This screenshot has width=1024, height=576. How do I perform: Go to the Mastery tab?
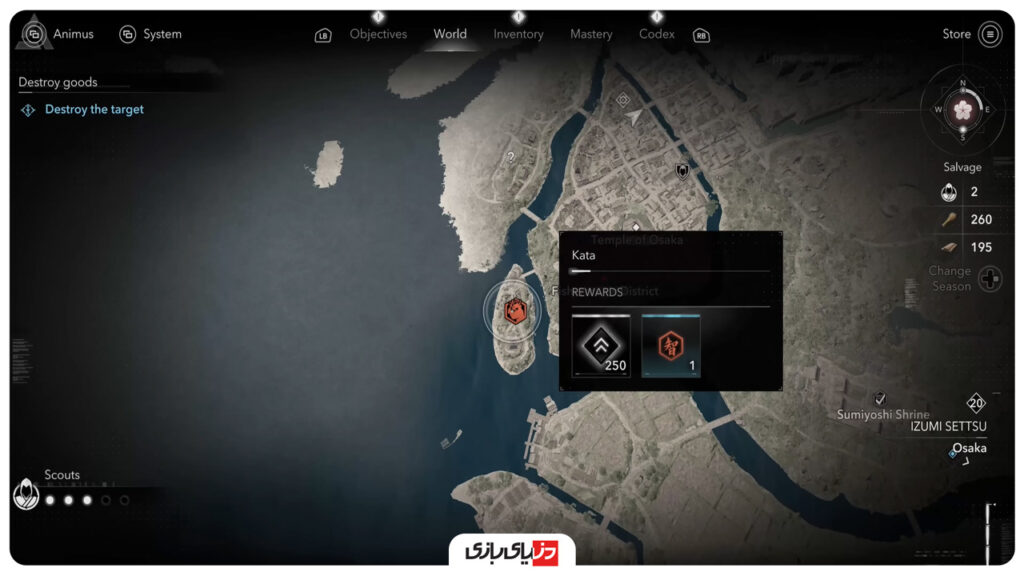point(591,34)
